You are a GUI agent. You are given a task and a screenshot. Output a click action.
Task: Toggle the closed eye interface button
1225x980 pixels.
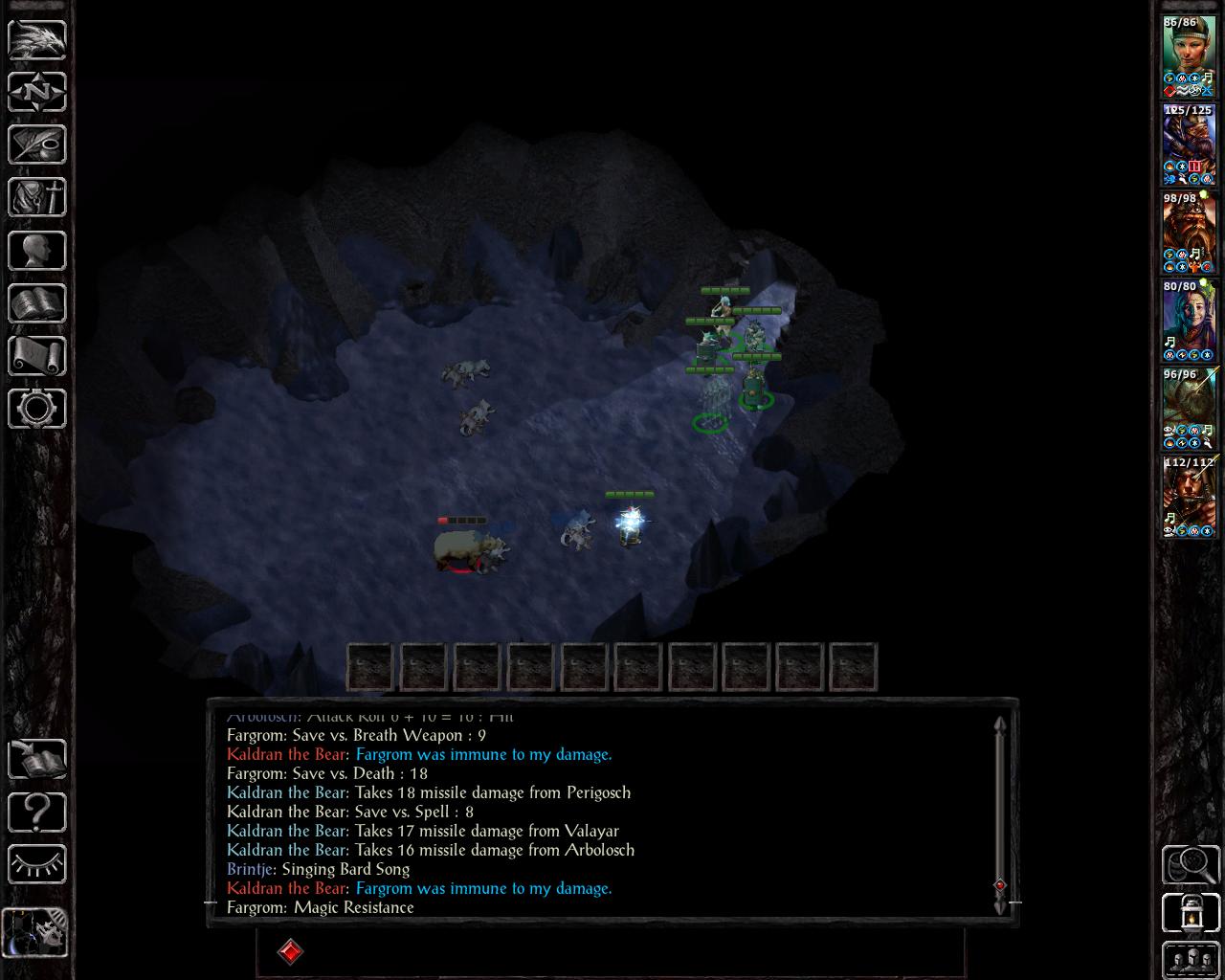point(37,865)
